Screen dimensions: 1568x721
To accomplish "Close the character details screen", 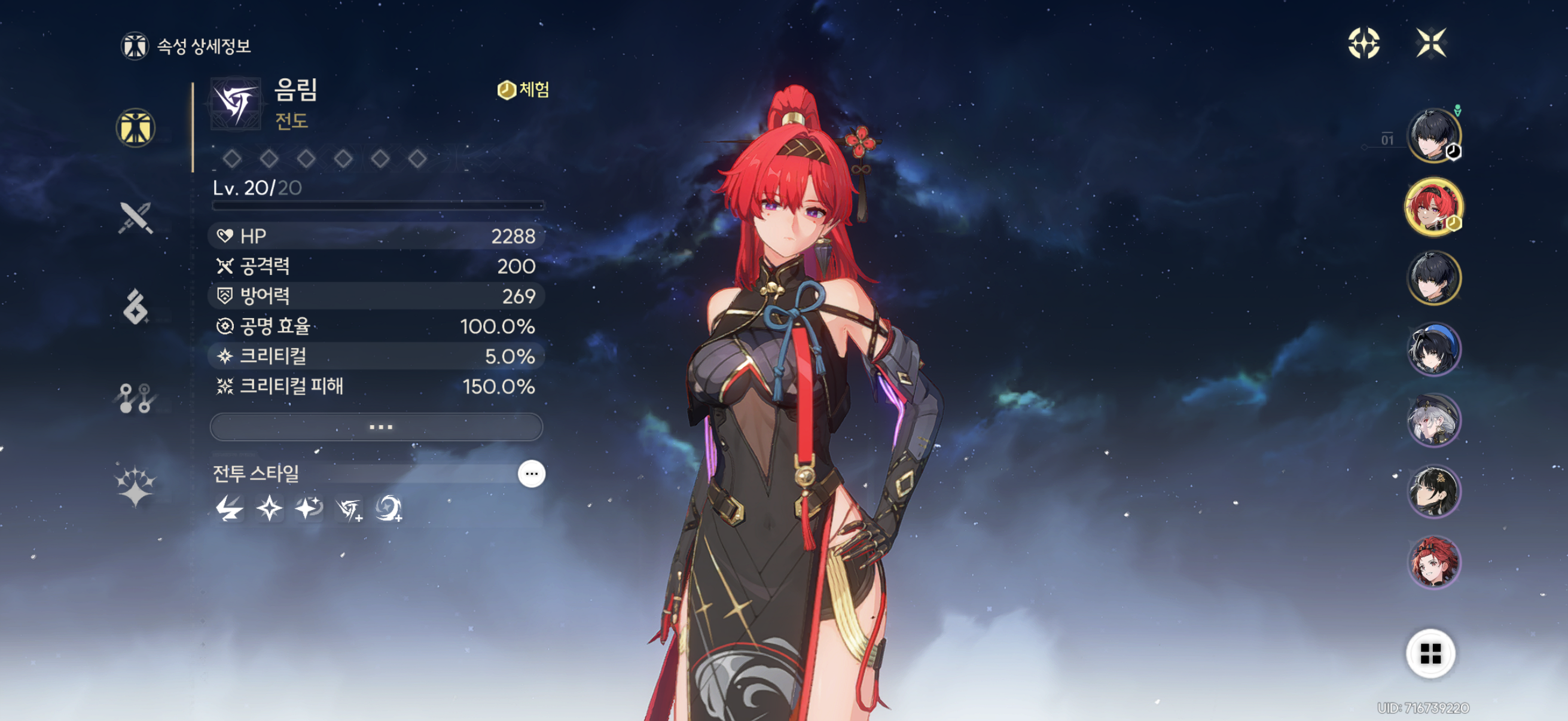I will [x=1430, y=43].
